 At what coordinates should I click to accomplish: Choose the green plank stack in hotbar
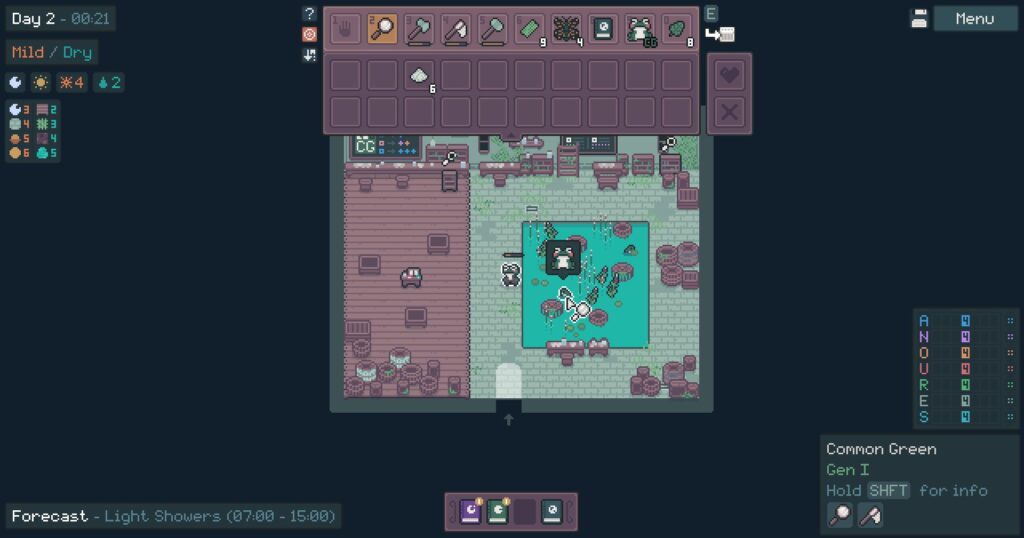[x=530, y=28]
